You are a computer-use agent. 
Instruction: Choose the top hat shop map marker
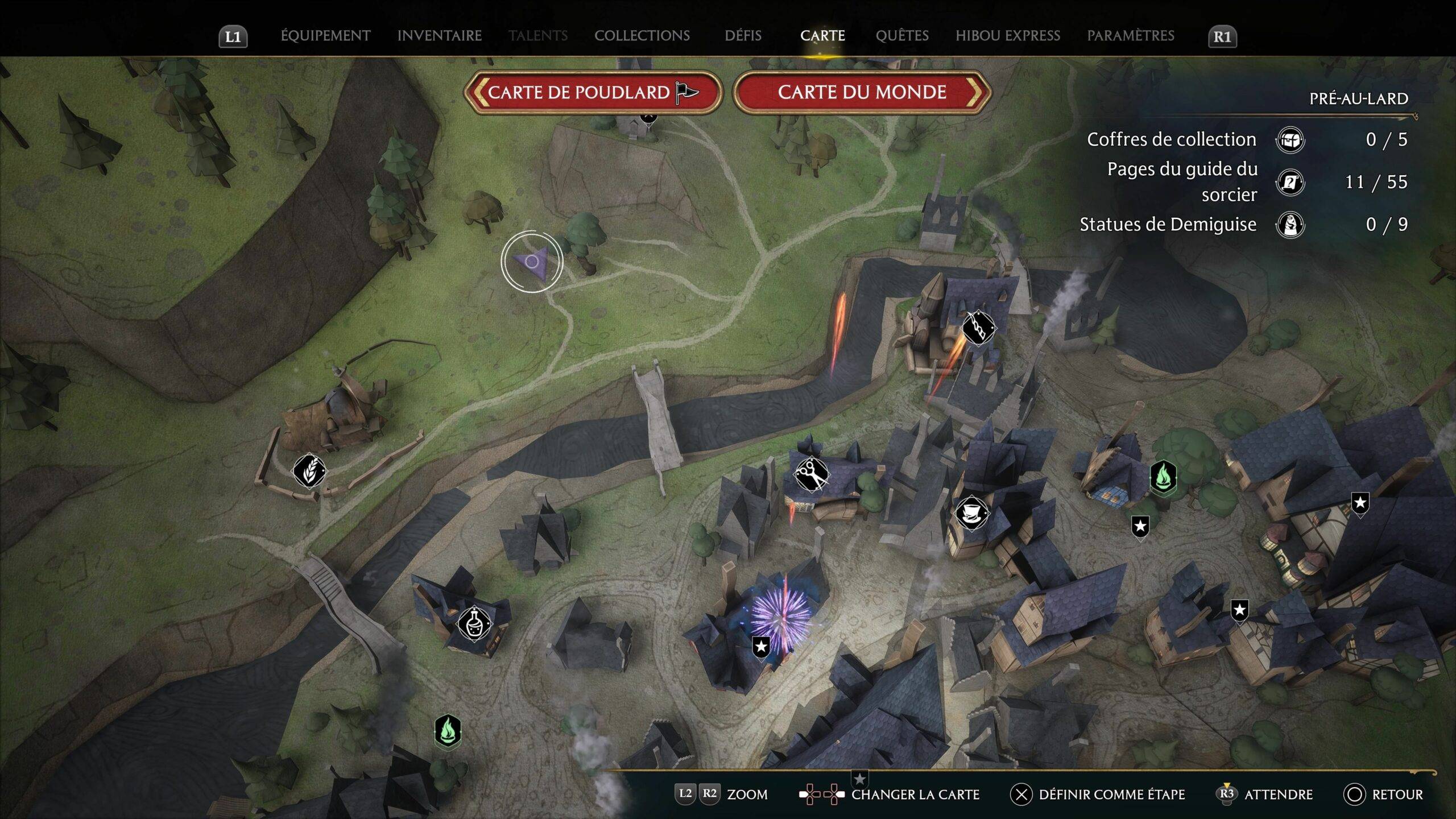click(971, 512)
